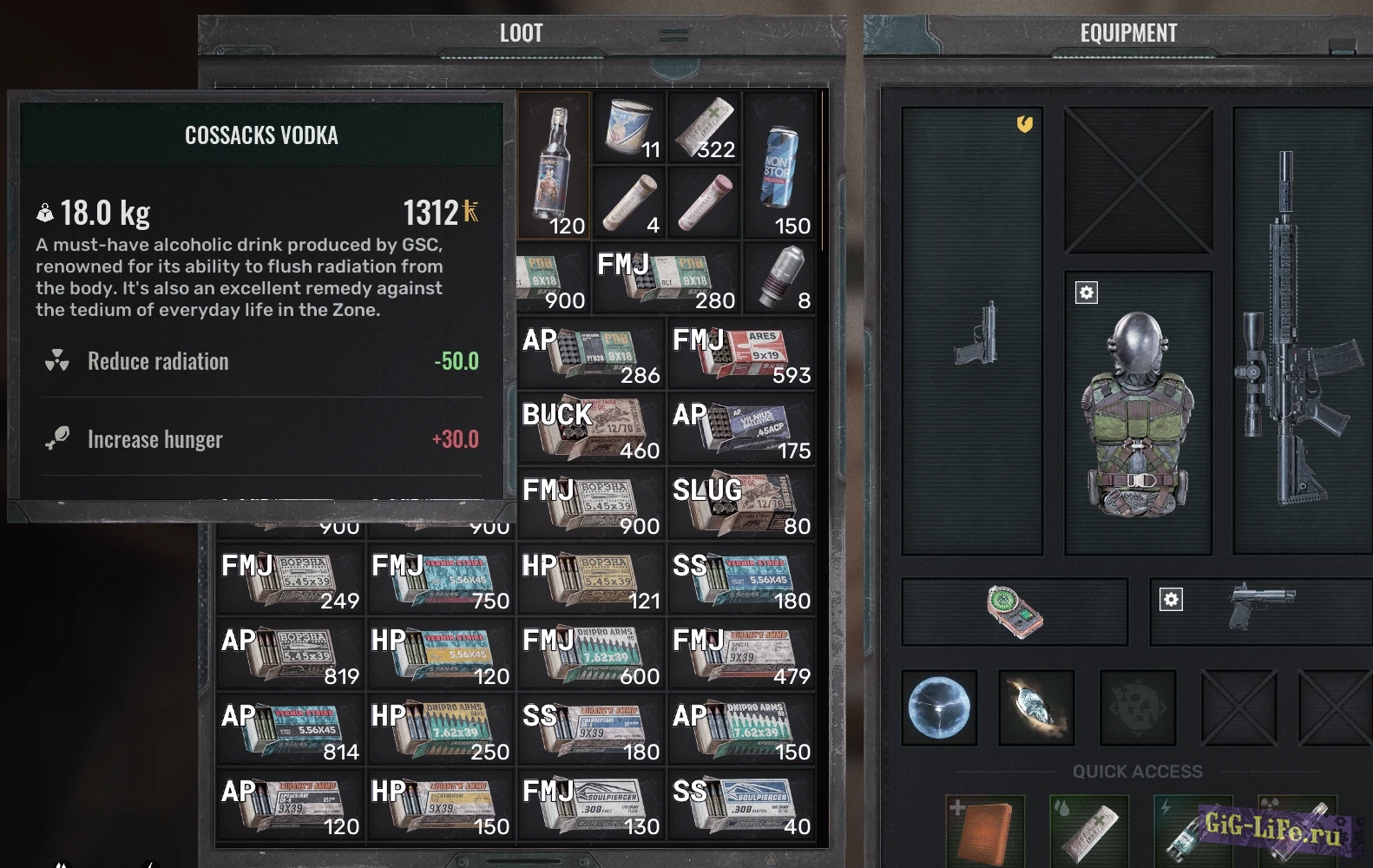Screen dimensions: 1373x868
Task: Choose the blue sphere artifact slot
Action: click(940, 707)
